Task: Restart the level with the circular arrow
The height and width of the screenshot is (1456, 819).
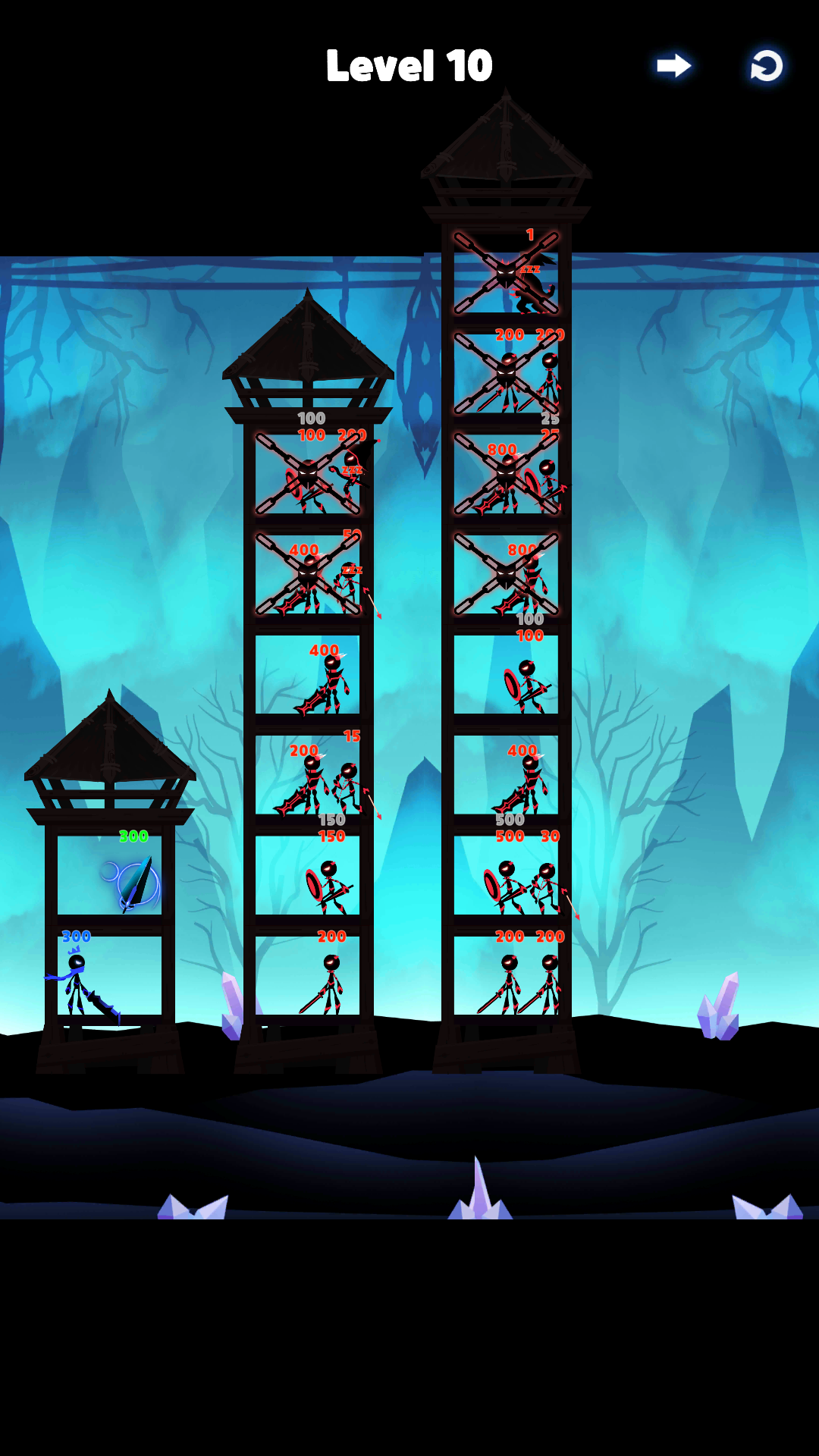Action: (x=766, y=66)
